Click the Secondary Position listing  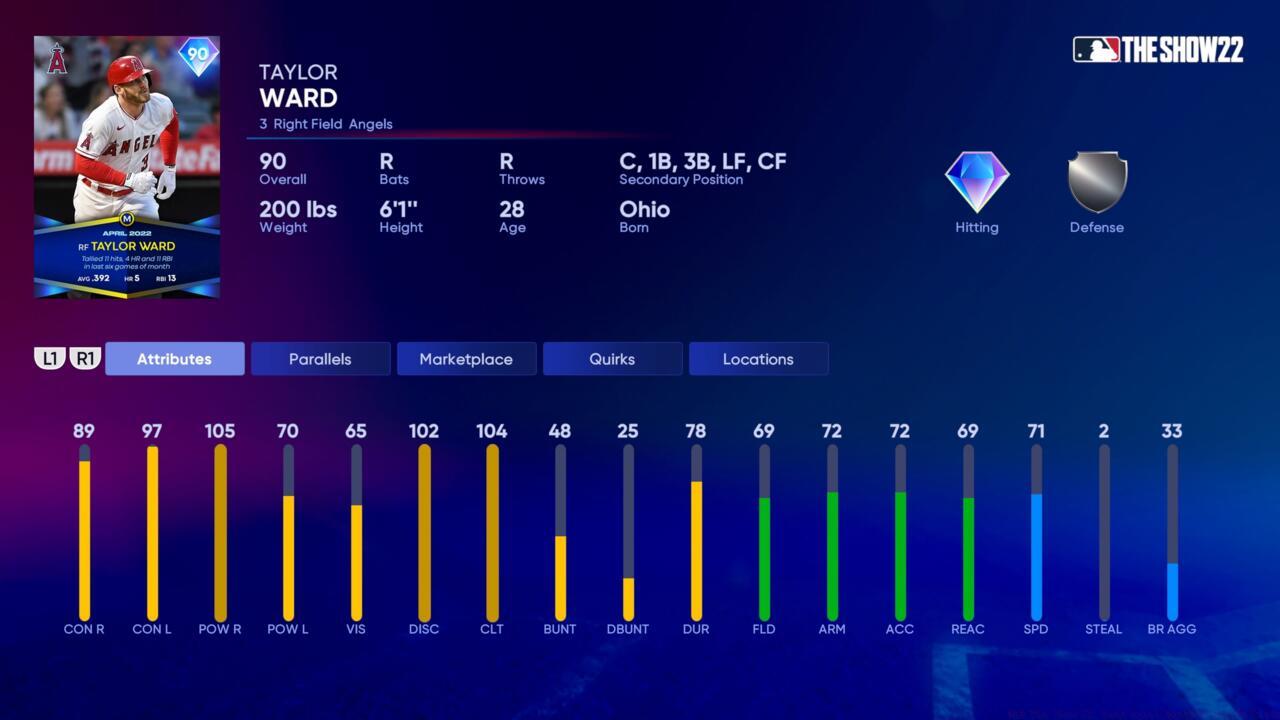click(700, 168)
